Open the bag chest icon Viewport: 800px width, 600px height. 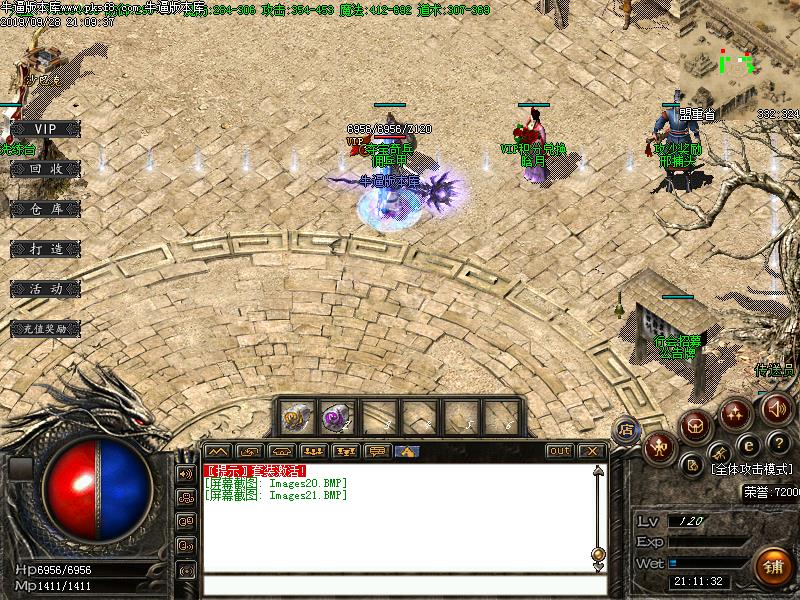click(696, 426)
